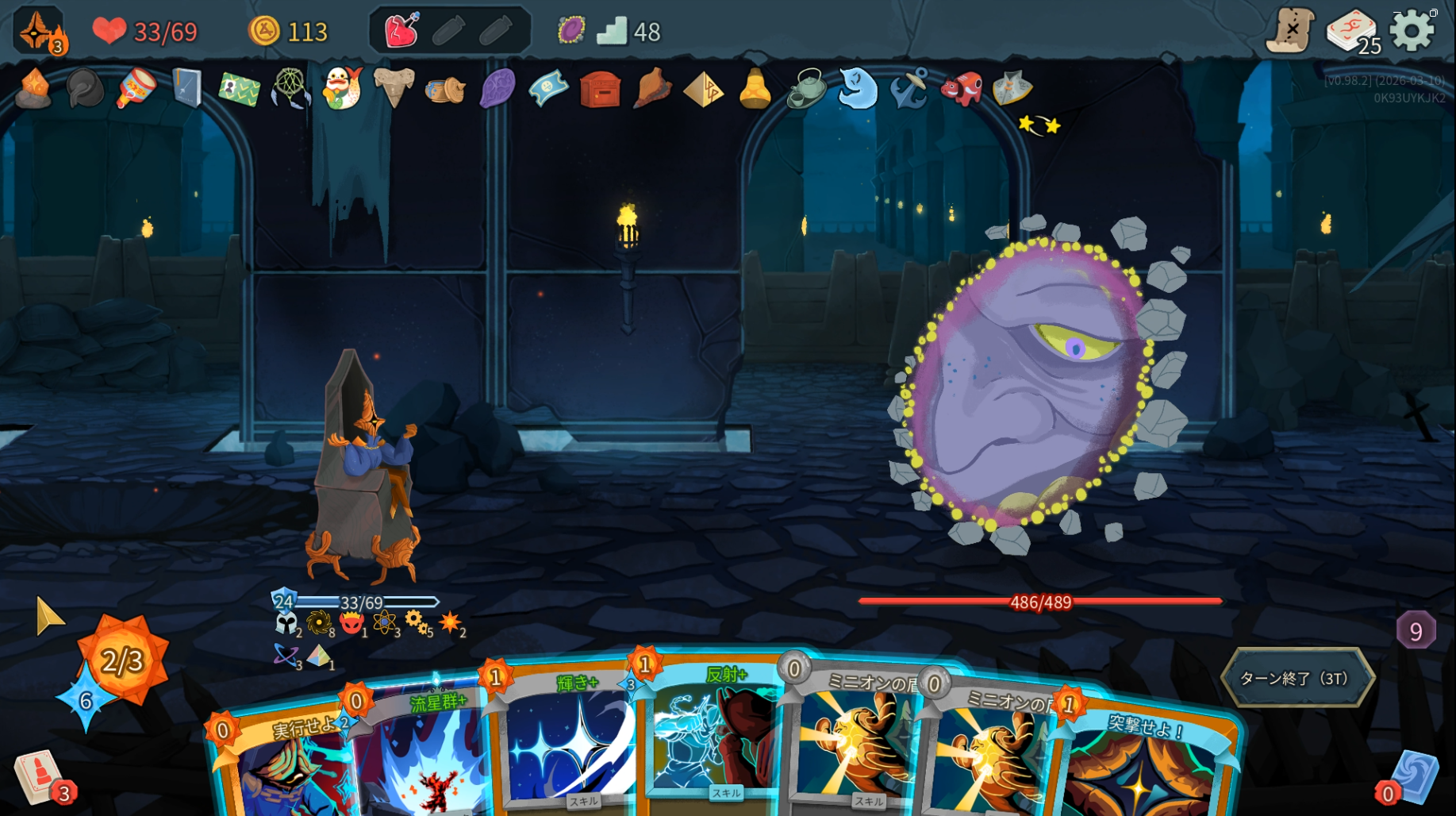View the red chest relic

600,89
